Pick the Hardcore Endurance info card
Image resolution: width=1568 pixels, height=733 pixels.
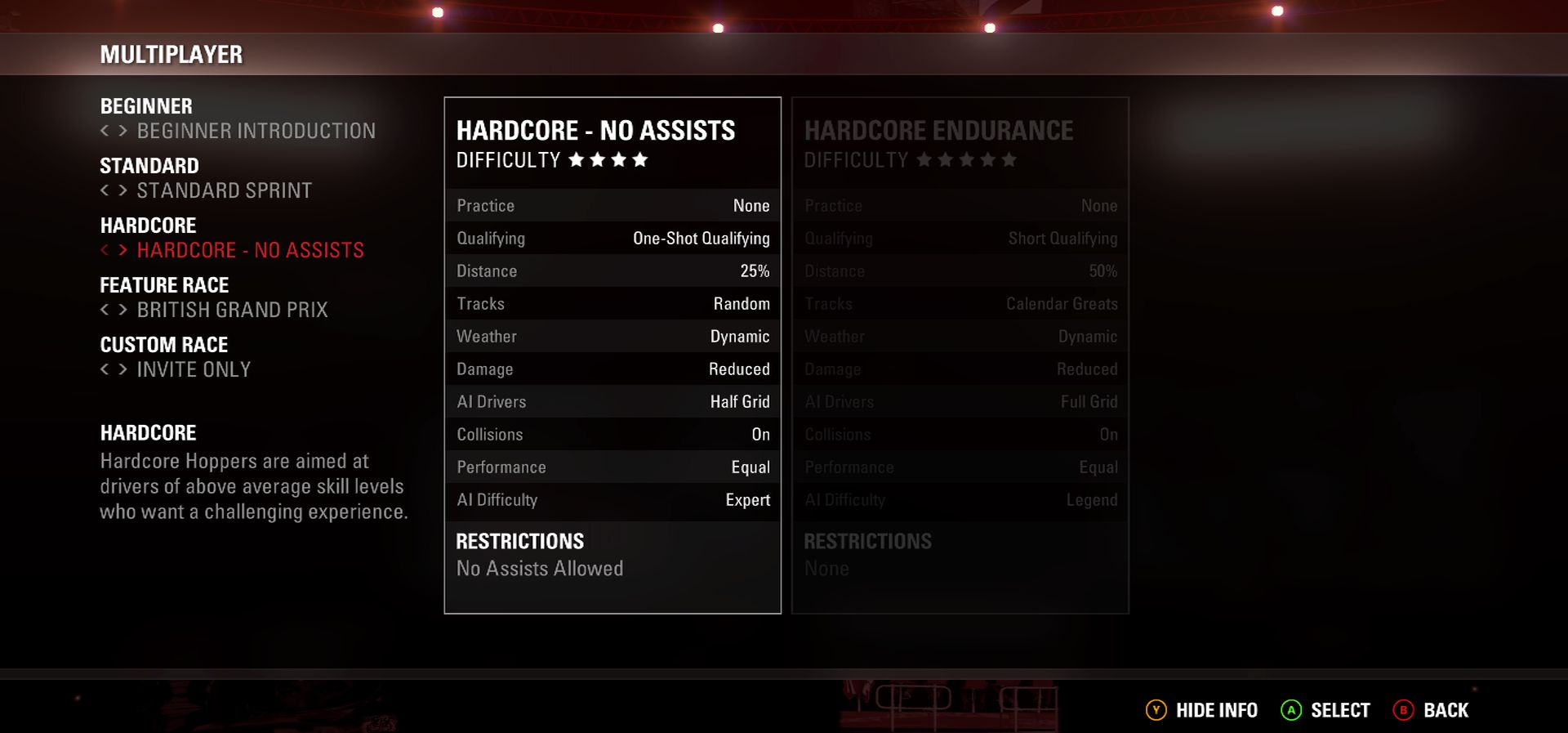(x=960, y=355)
